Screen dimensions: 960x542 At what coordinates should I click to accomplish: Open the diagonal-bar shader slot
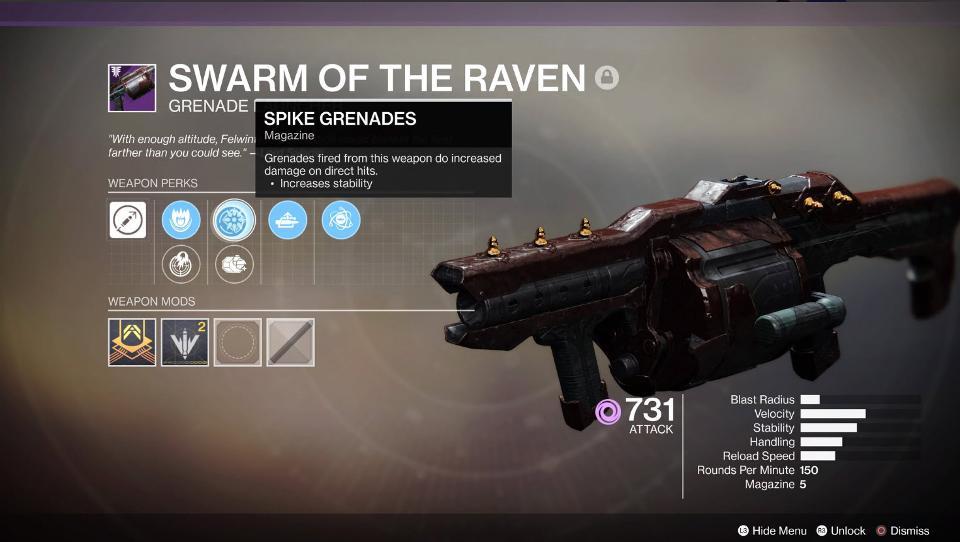291,342
